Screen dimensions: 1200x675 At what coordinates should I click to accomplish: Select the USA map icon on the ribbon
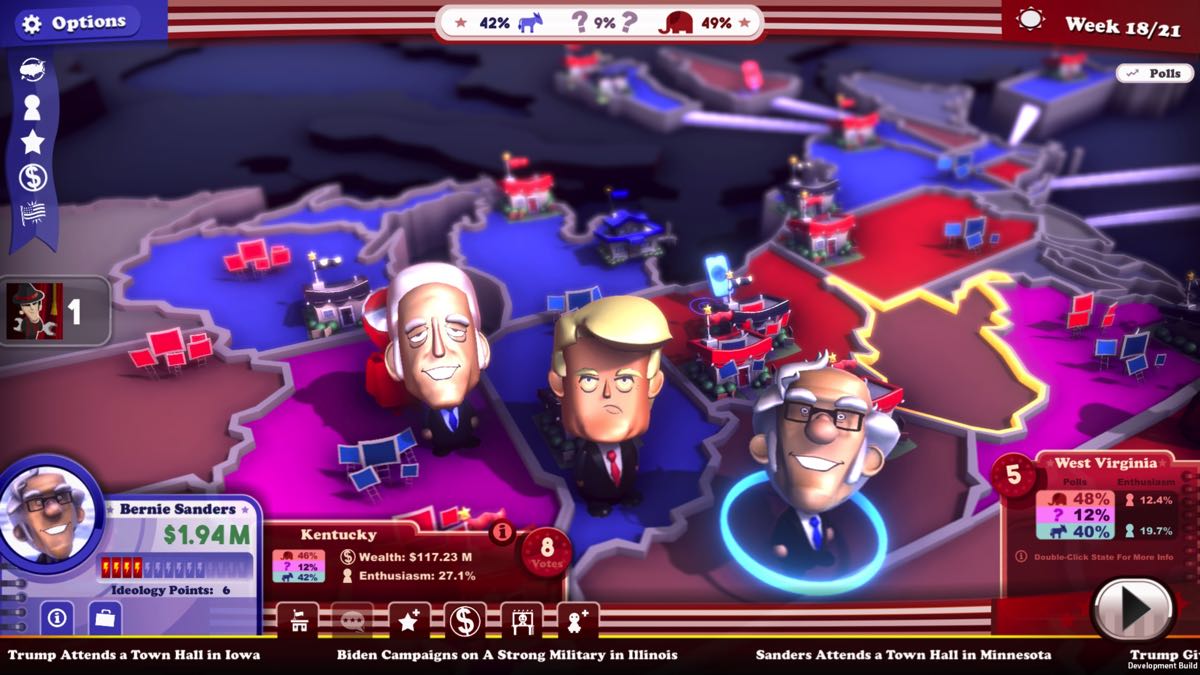pos(32,68)
